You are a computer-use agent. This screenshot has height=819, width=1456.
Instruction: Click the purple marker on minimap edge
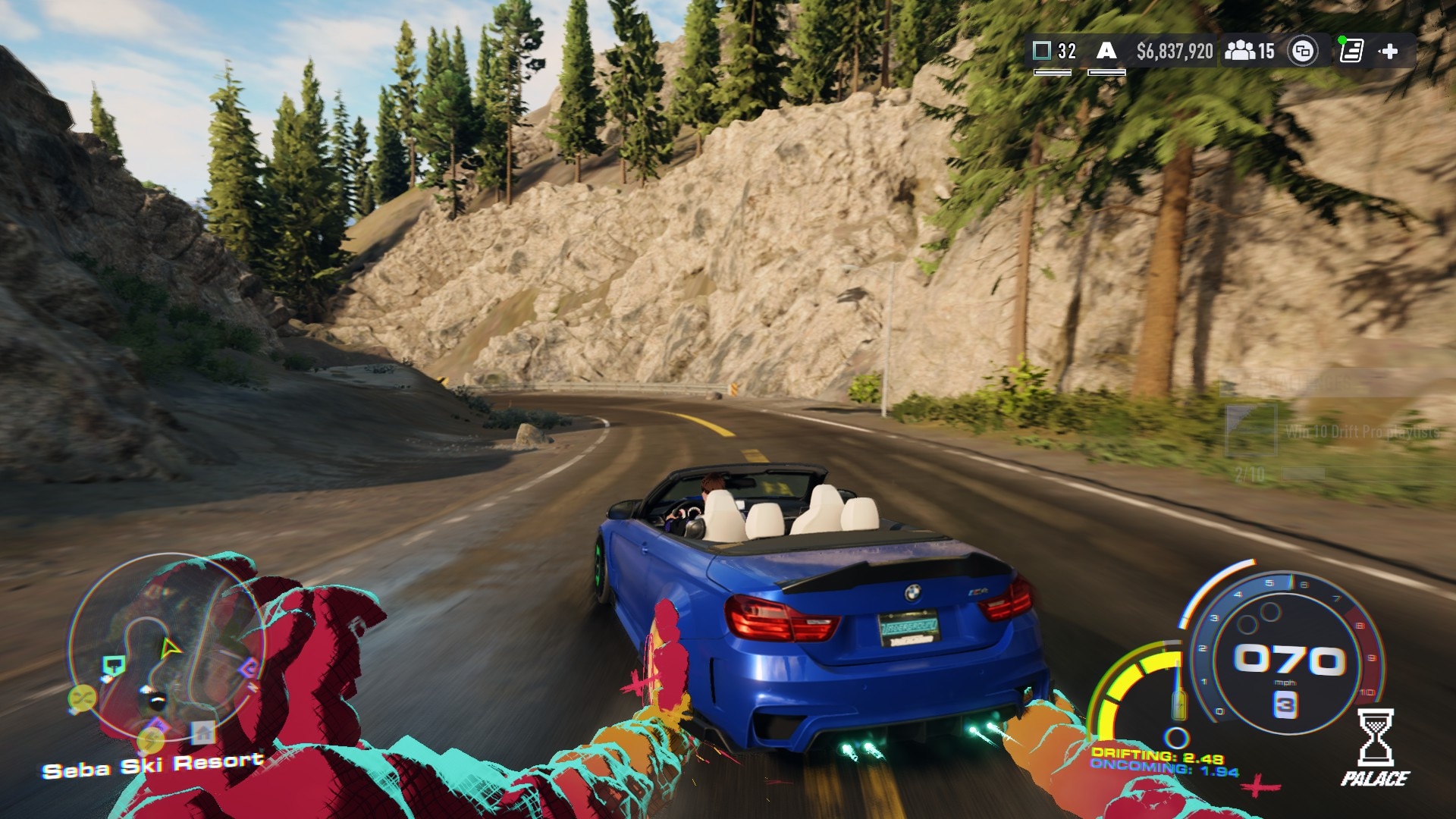249,669
